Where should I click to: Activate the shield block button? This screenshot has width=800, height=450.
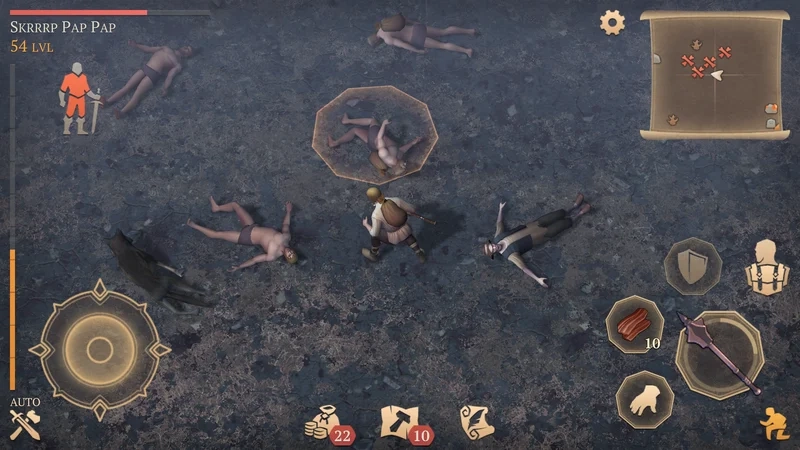pyautogui.click(x=692, y=265)
